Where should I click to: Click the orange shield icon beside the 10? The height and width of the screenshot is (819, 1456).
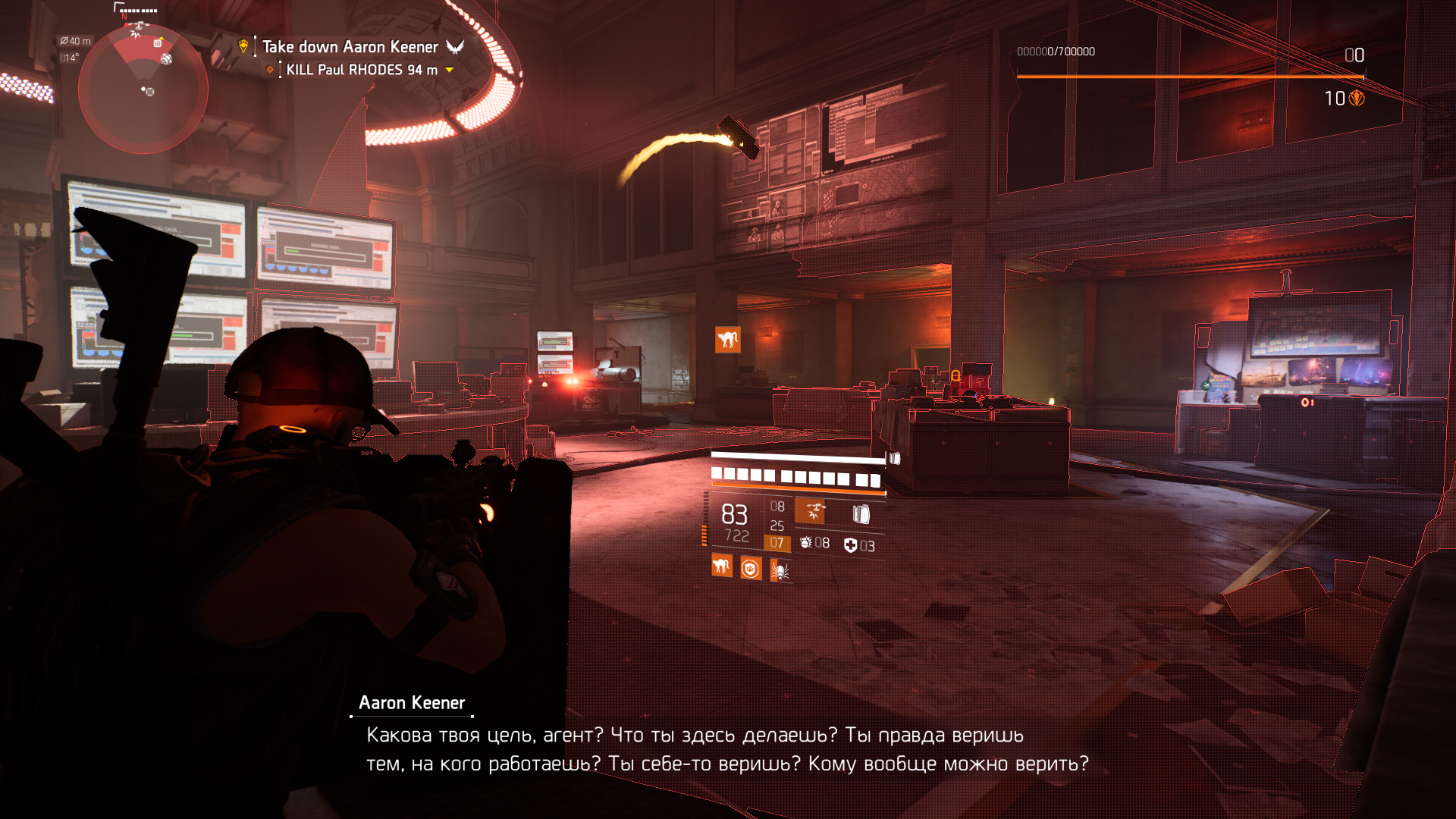click(1357, 99)
